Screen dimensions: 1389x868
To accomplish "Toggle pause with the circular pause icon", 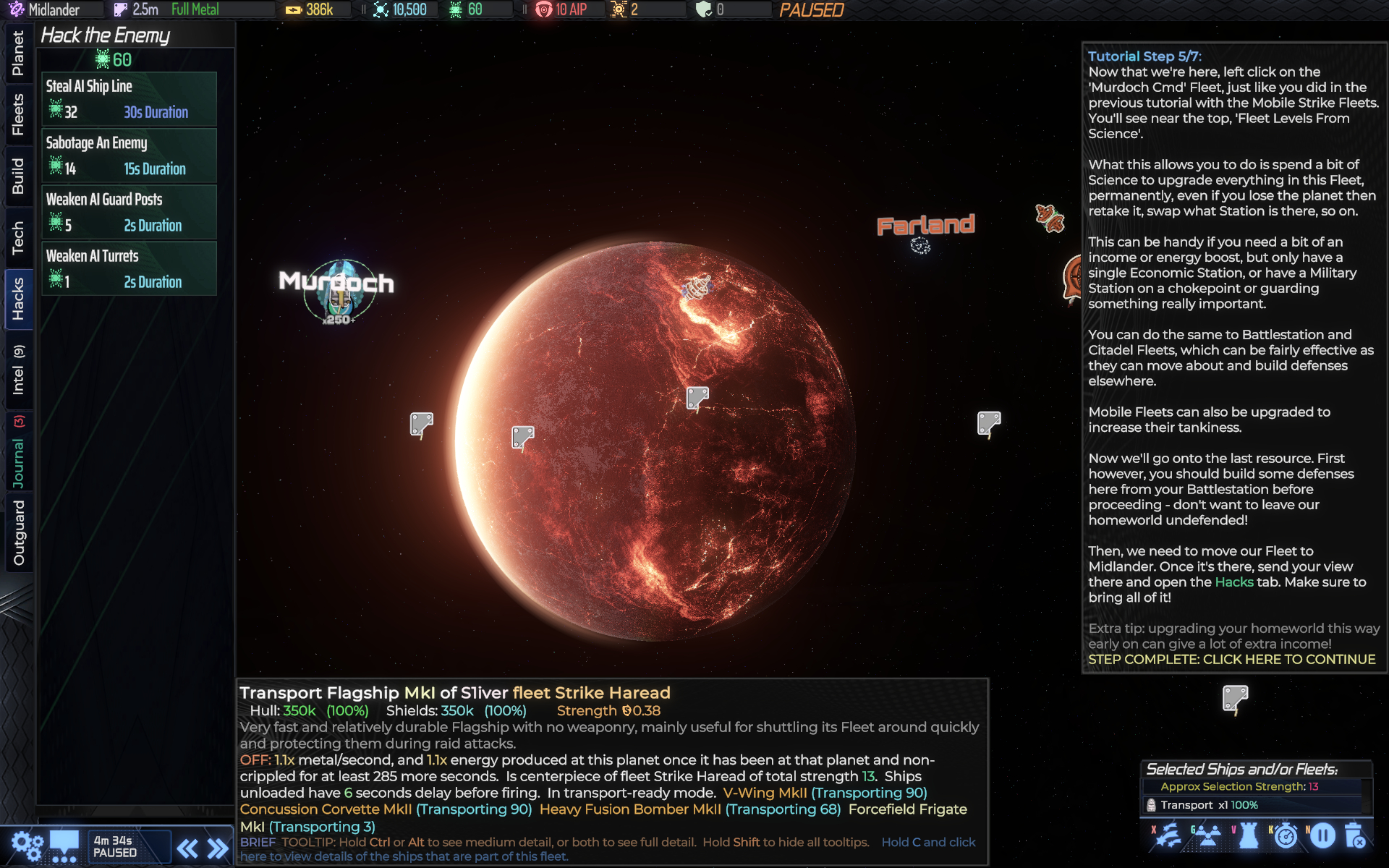I will [1322, 837].
